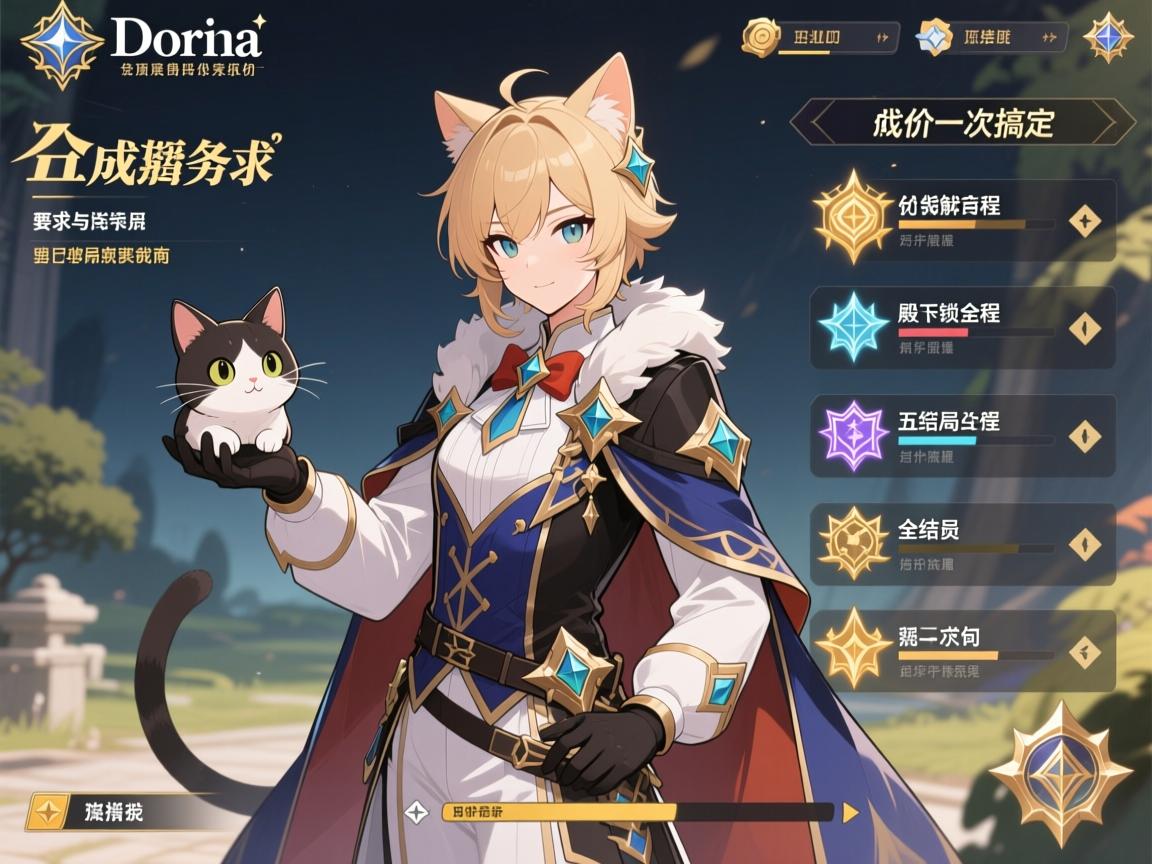Choose the purple star emblem row

(x=960, y=435)
